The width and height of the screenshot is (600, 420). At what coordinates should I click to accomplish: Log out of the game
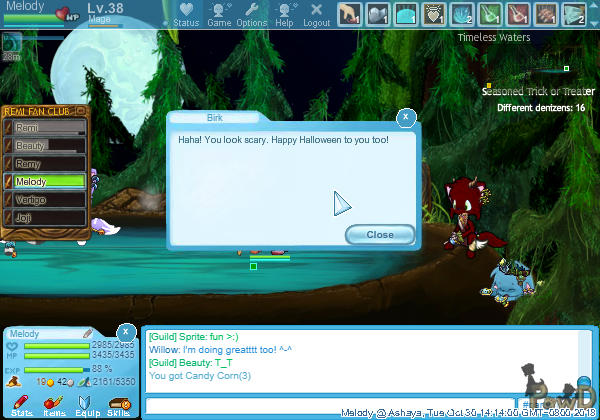pyautogui.click(x=316, y=14)
